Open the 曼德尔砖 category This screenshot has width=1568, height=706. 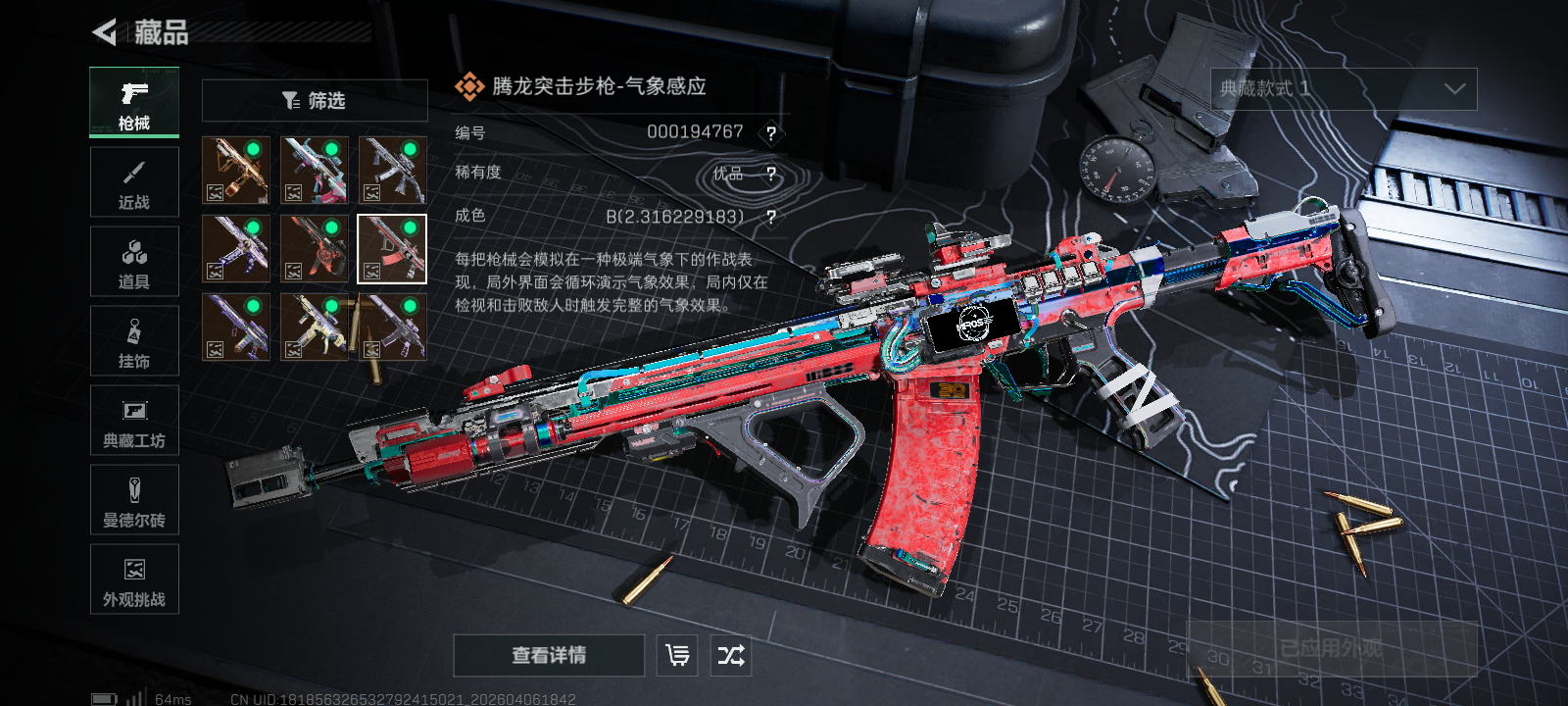click(134, 500)
